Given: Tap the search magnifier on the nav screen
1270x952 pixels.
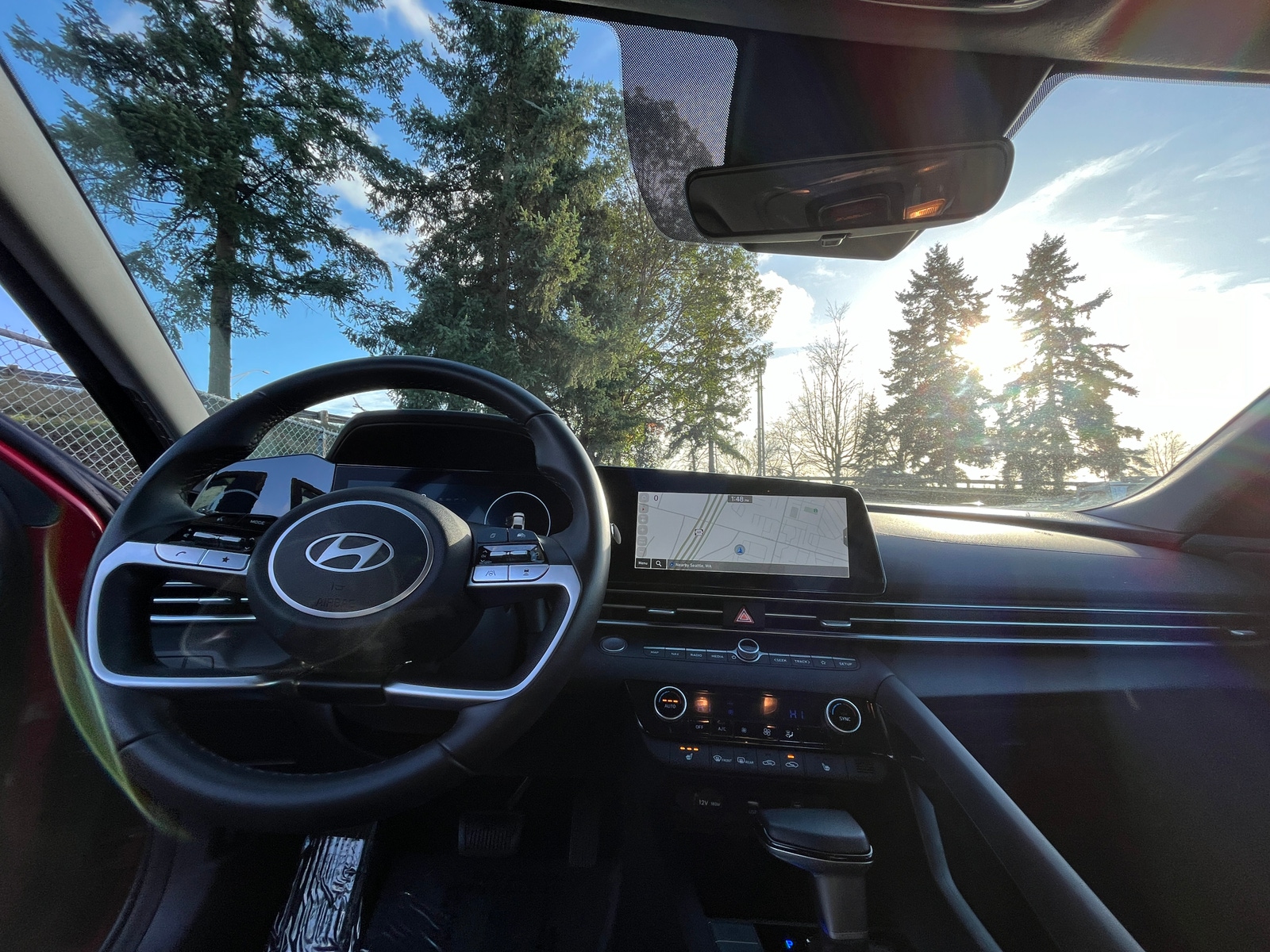Looking at the screenshot, I should (x=659, y=563).
